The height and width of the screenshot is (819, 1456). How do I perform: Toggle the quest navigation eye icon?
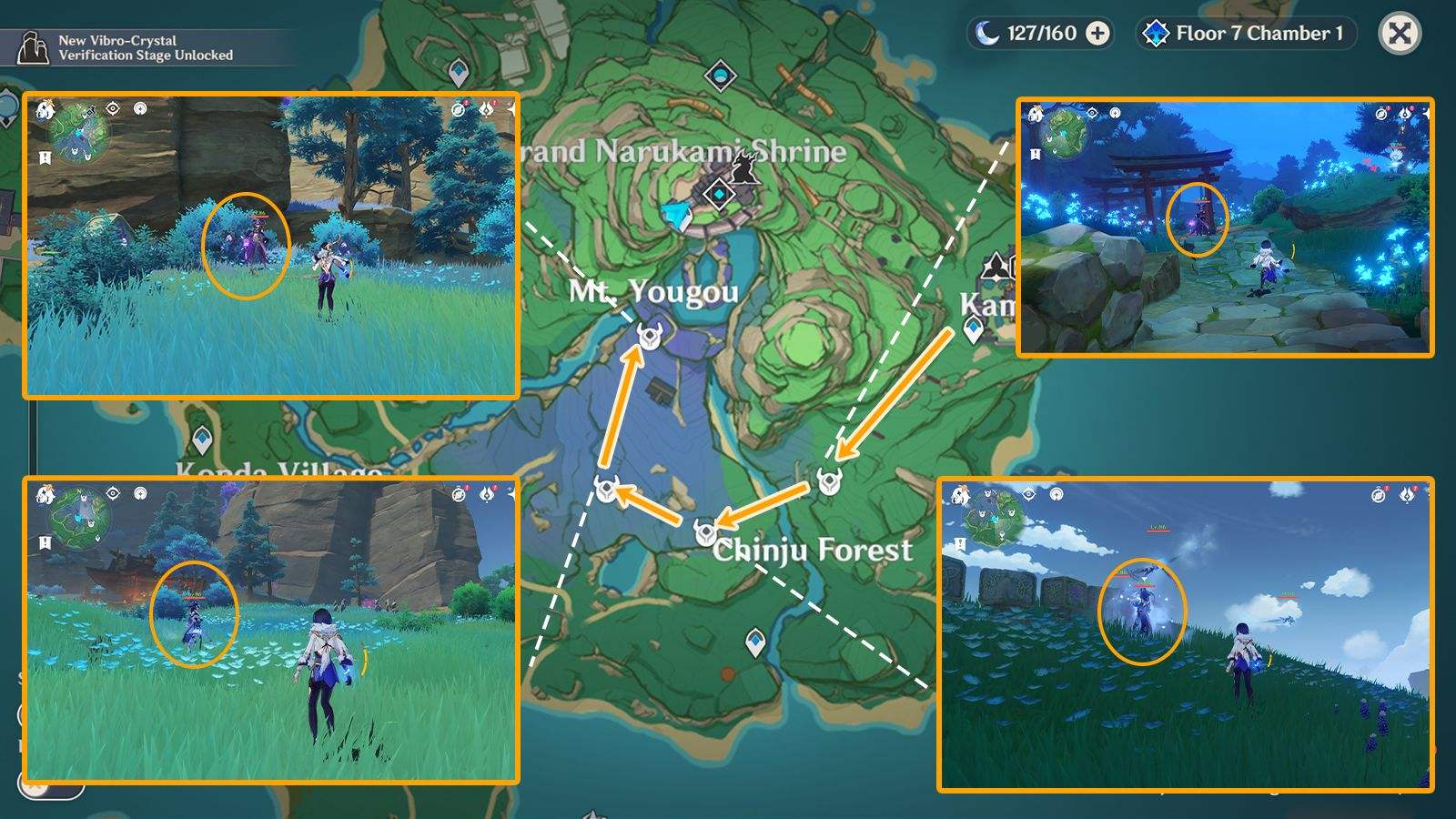(x=113, y=109)
